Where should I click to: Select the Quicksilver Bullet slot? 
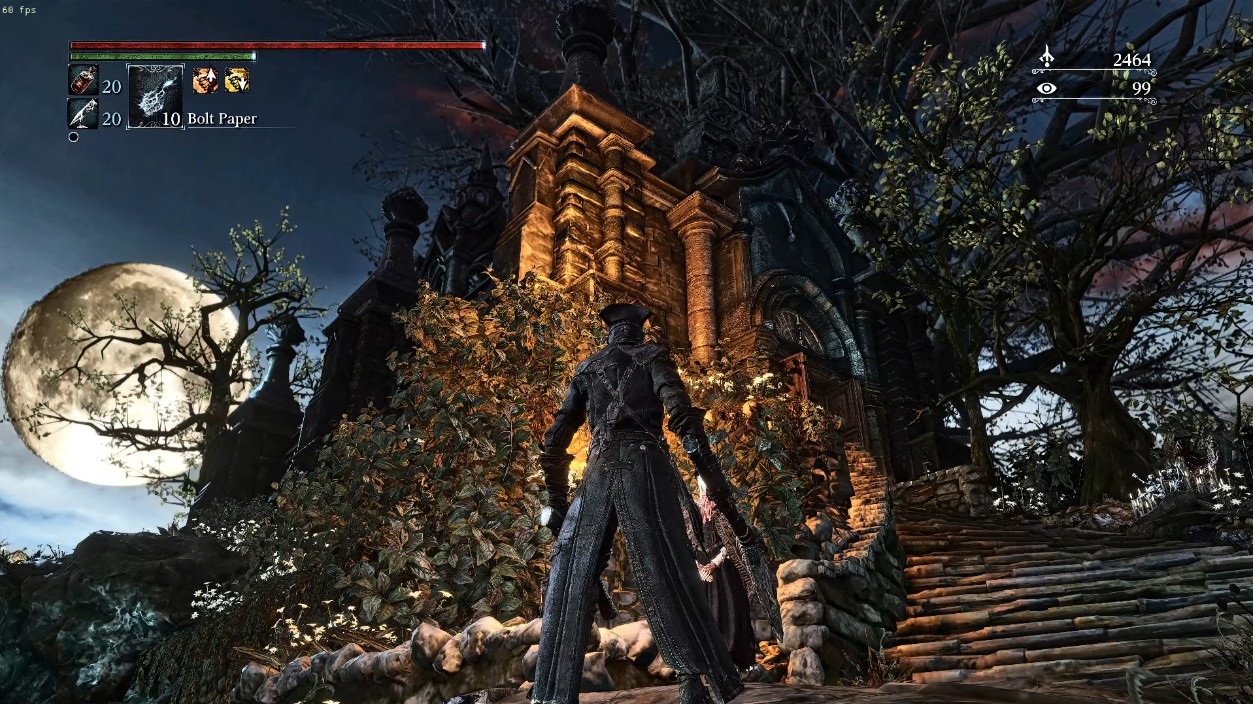[83, 114]
